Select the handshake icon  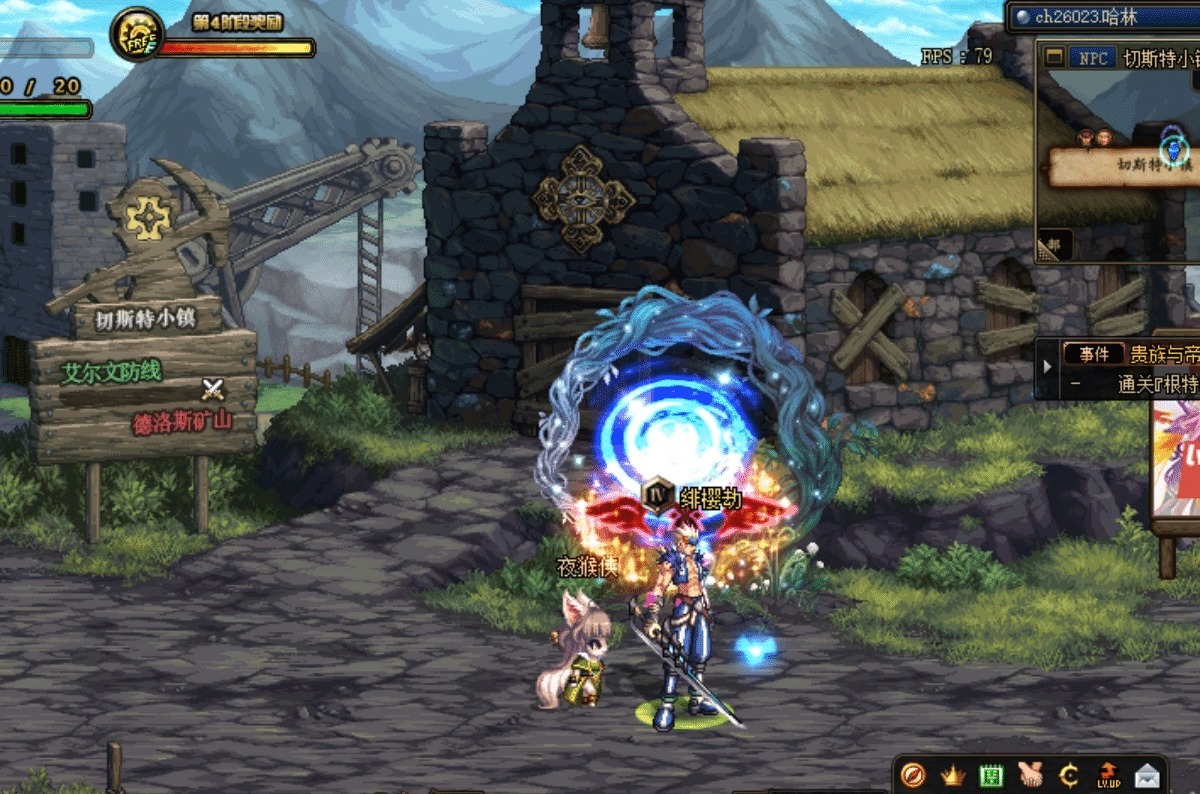[1030, 775]
